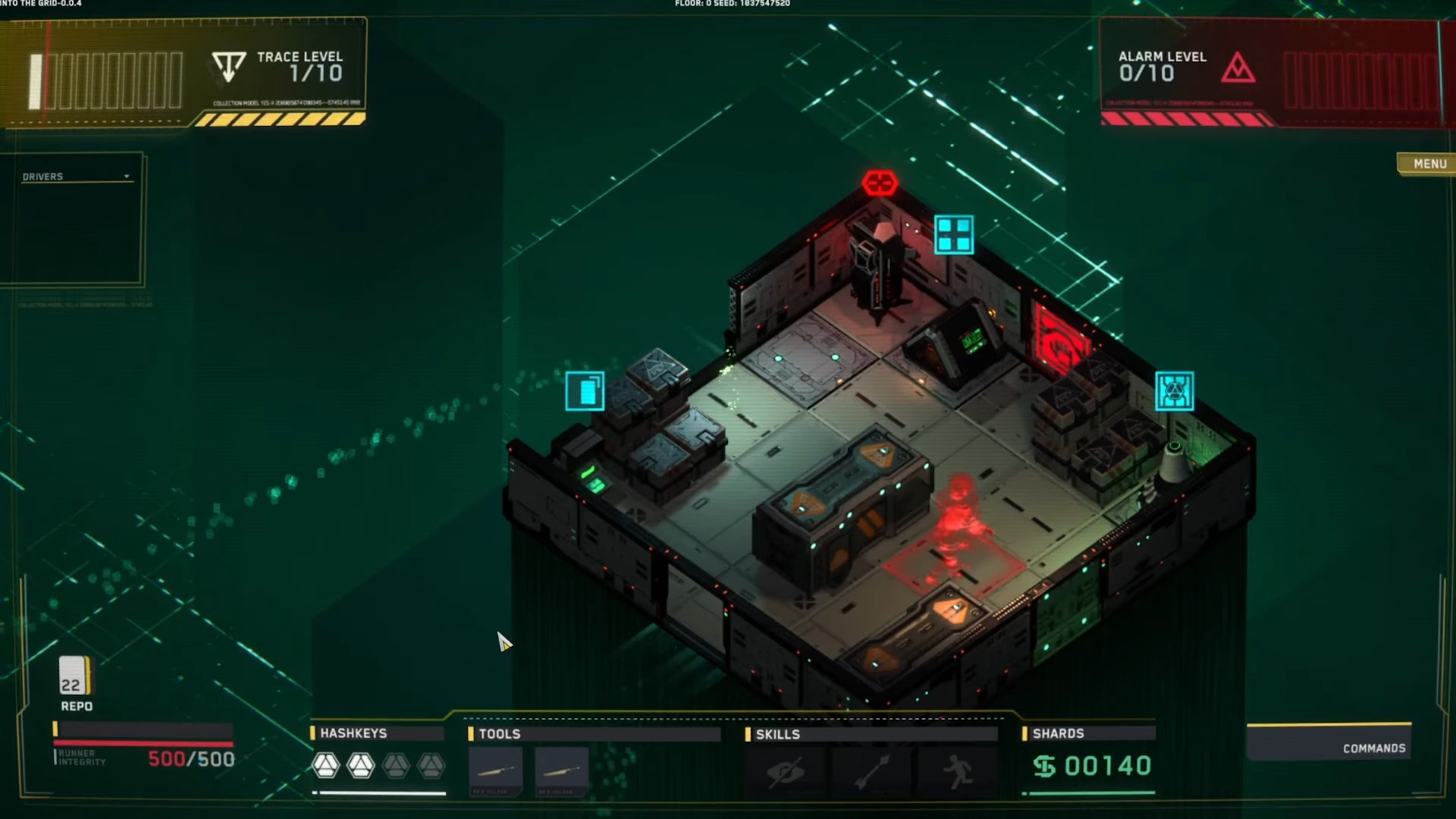The width and height of the screenshot is (1456, 819).
Task: Toggle the second hashkey hexagon
Action: coord(360,766)
